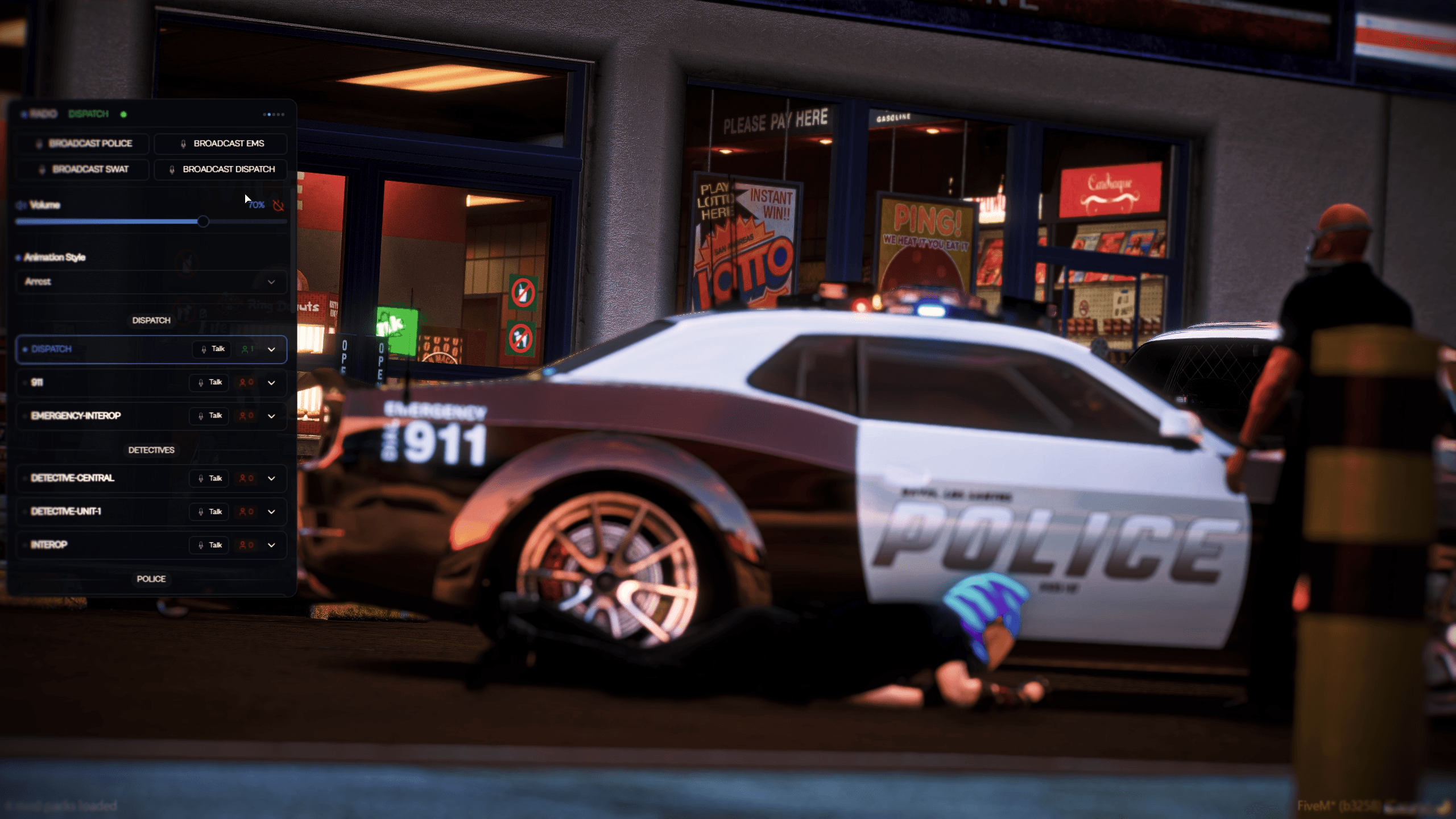Adjust the Volume slider

(x=204, y=221)
